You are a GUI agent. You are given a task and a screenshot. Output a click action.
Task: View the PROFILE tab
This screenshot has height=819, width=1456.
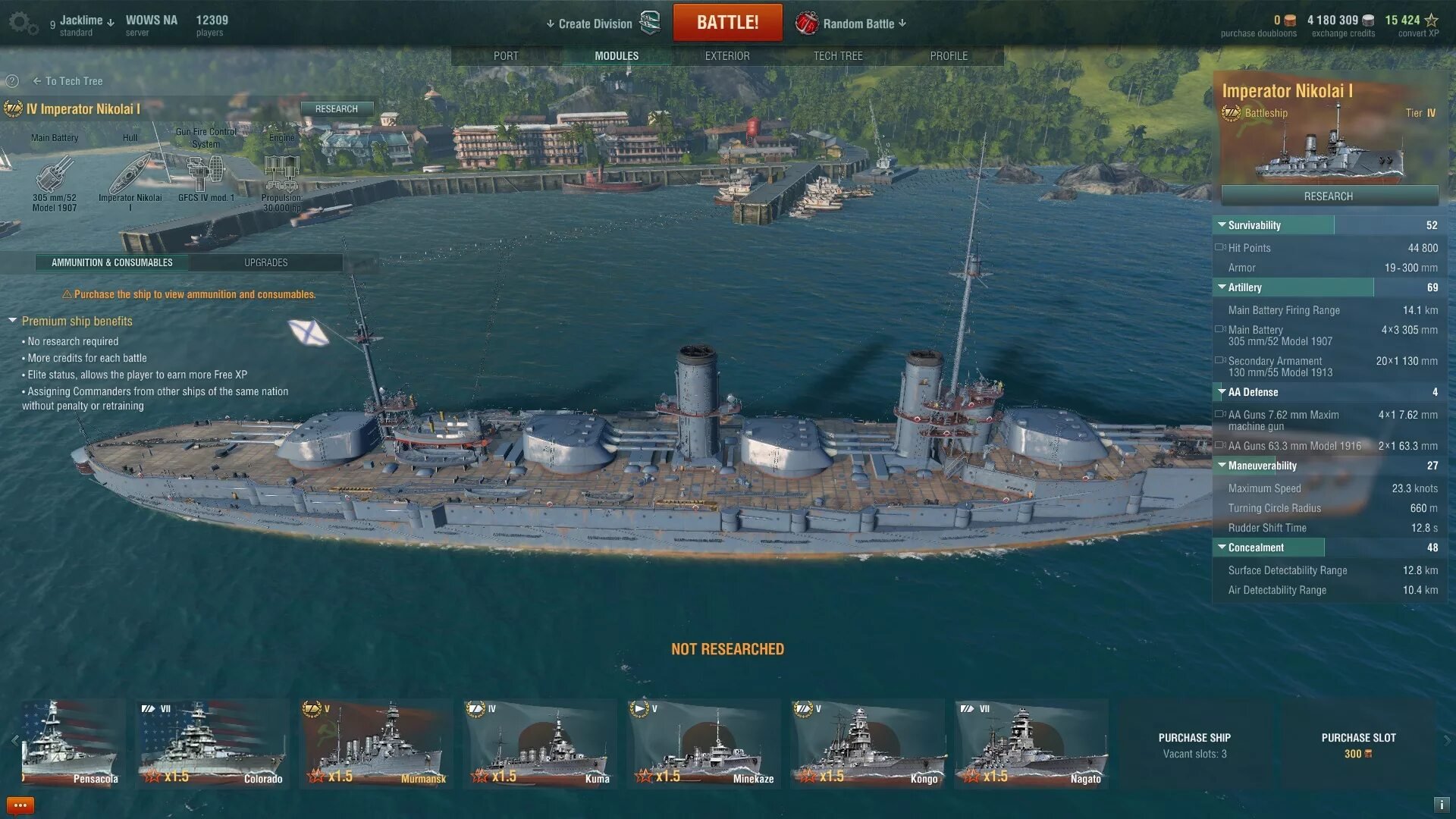pyautogui.click(x=948, y=56)
